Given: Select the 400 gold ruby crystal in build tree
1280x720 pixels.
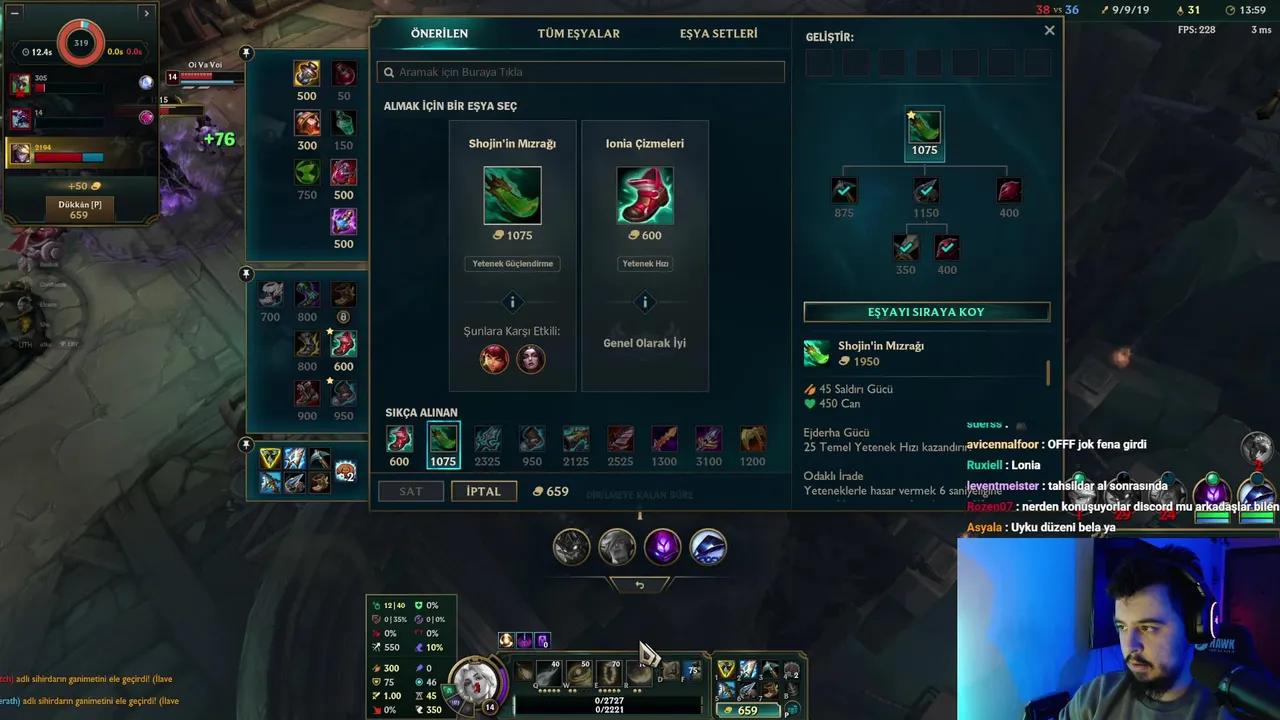Looking at the screenshot, I should (x=1008, y=189).
